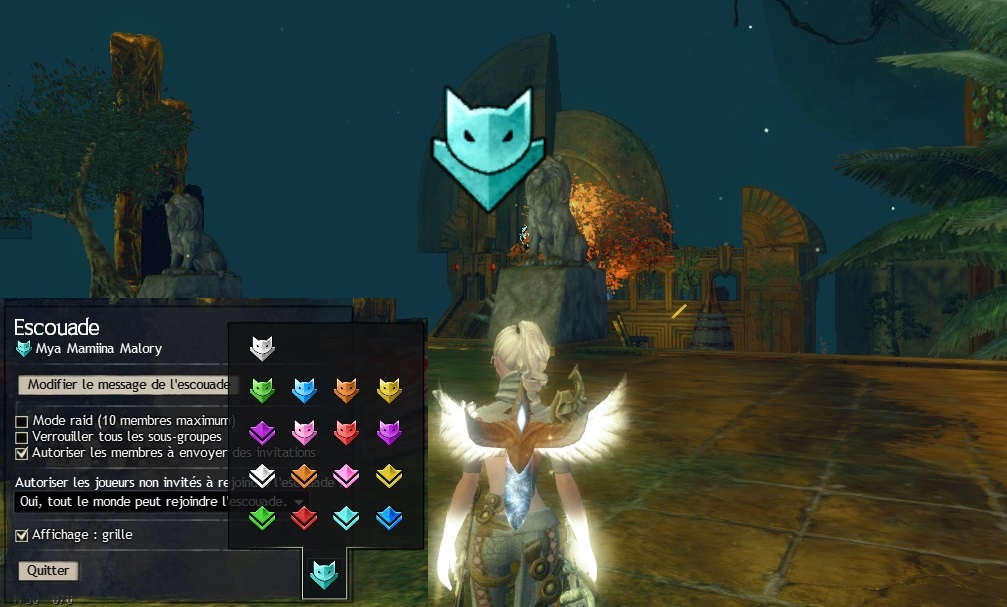Choose the orange cat commander tag

click(x=346, y=390)
